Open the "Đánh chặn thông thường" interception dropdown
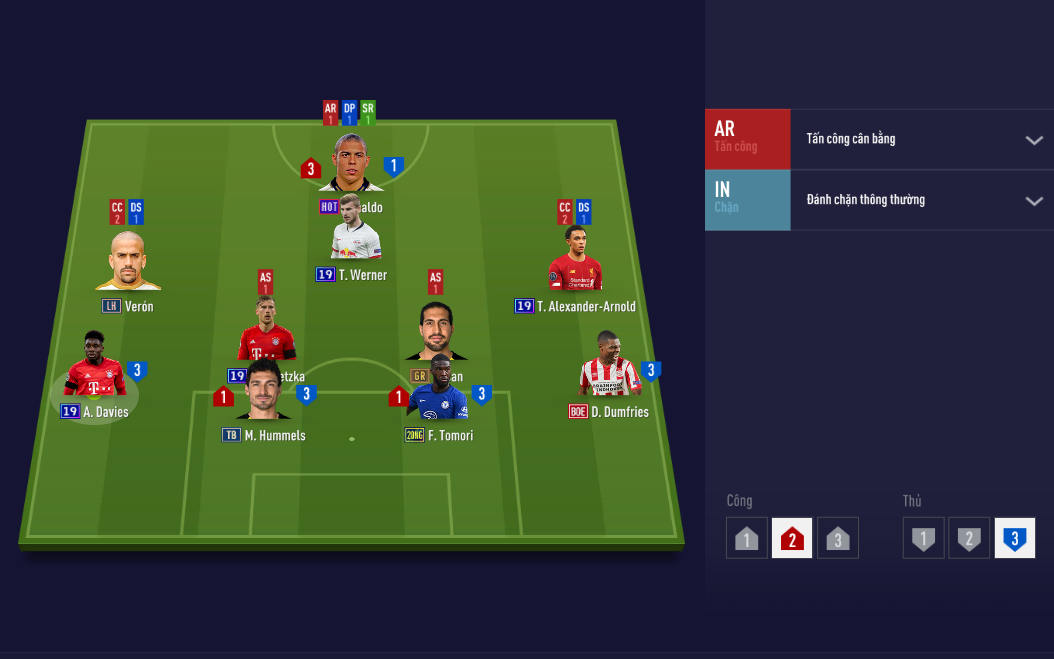This screenshot has height=659, width=1054. click(x=1033, y=201)
